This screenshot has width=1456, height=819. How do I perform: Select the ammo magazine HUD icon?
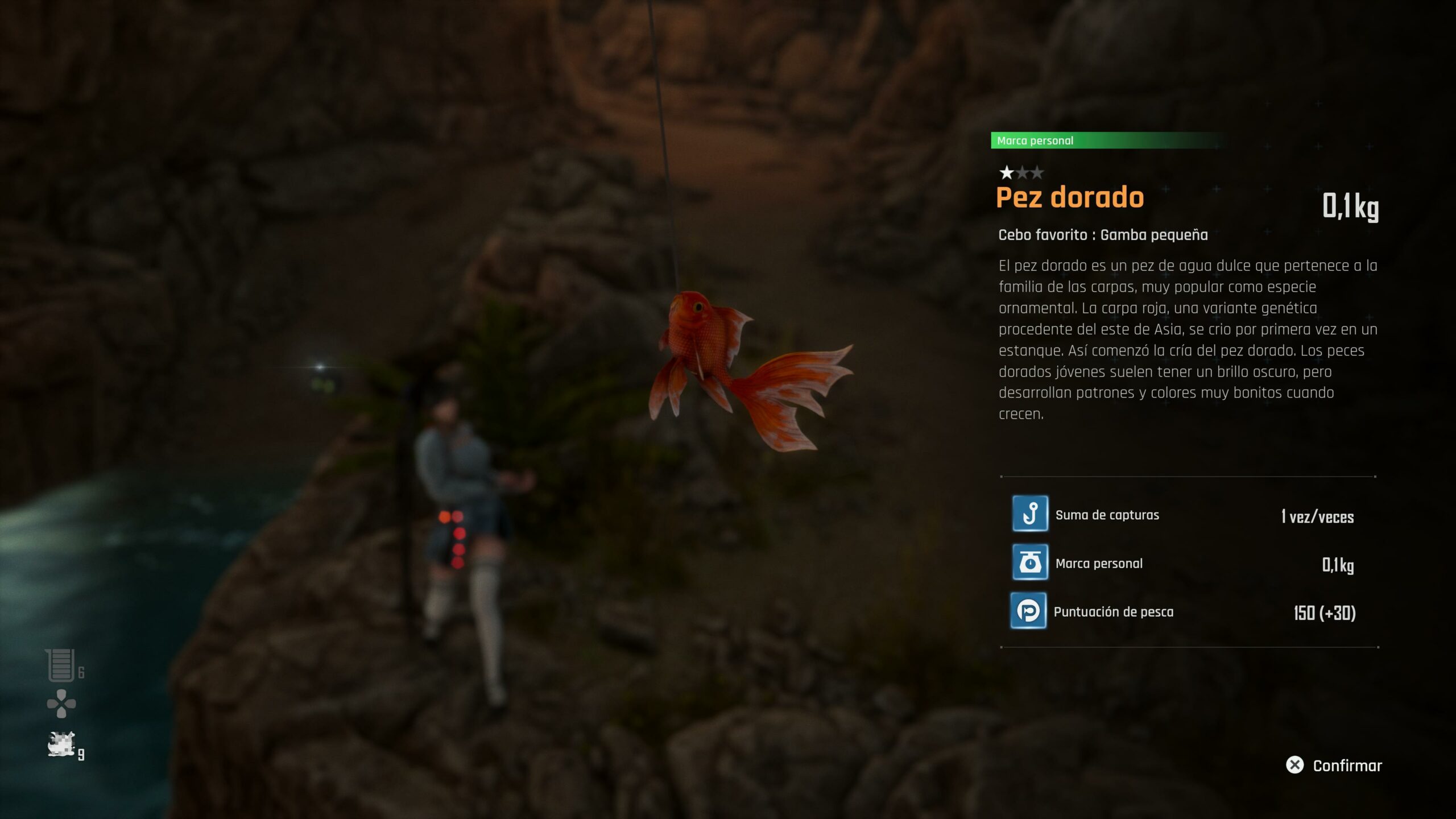61,665
